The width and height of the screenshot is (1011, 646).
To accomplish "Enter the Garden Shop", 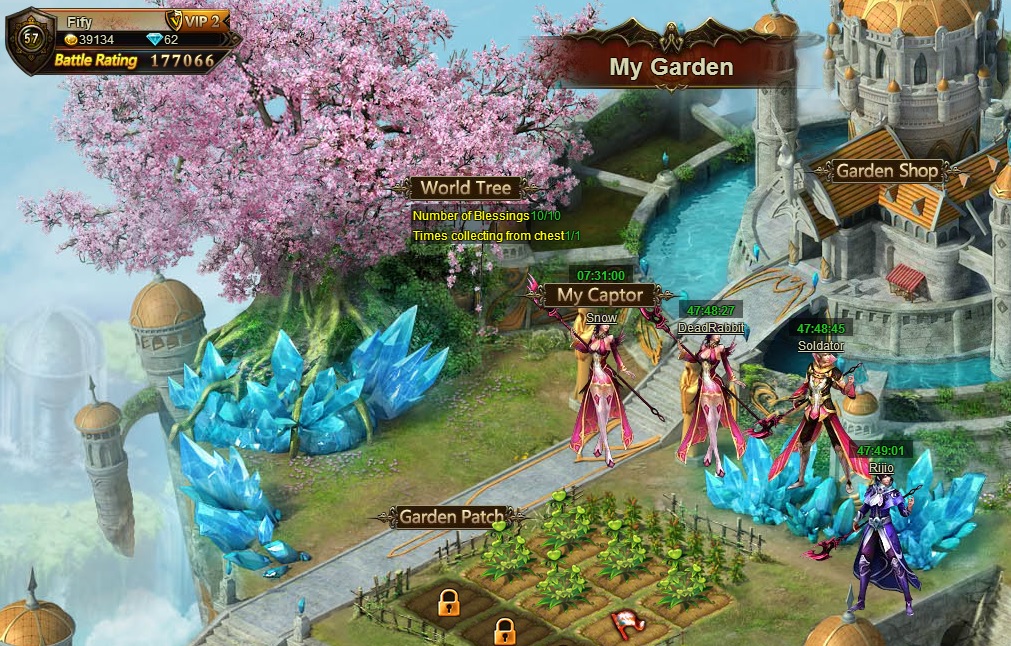I will (x=887, y=171).
